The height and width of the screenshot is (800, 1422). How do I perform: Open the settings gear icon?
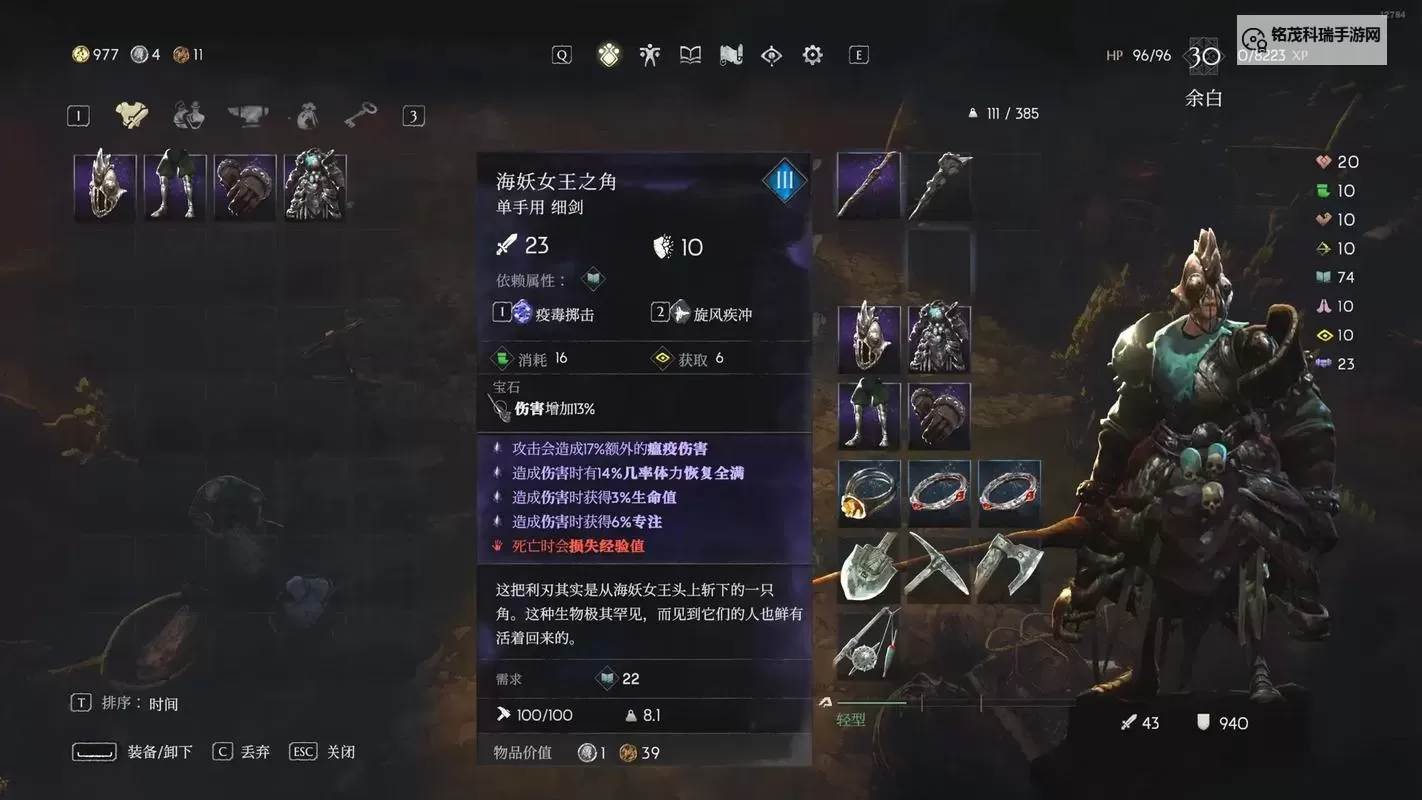click(812, 55)
